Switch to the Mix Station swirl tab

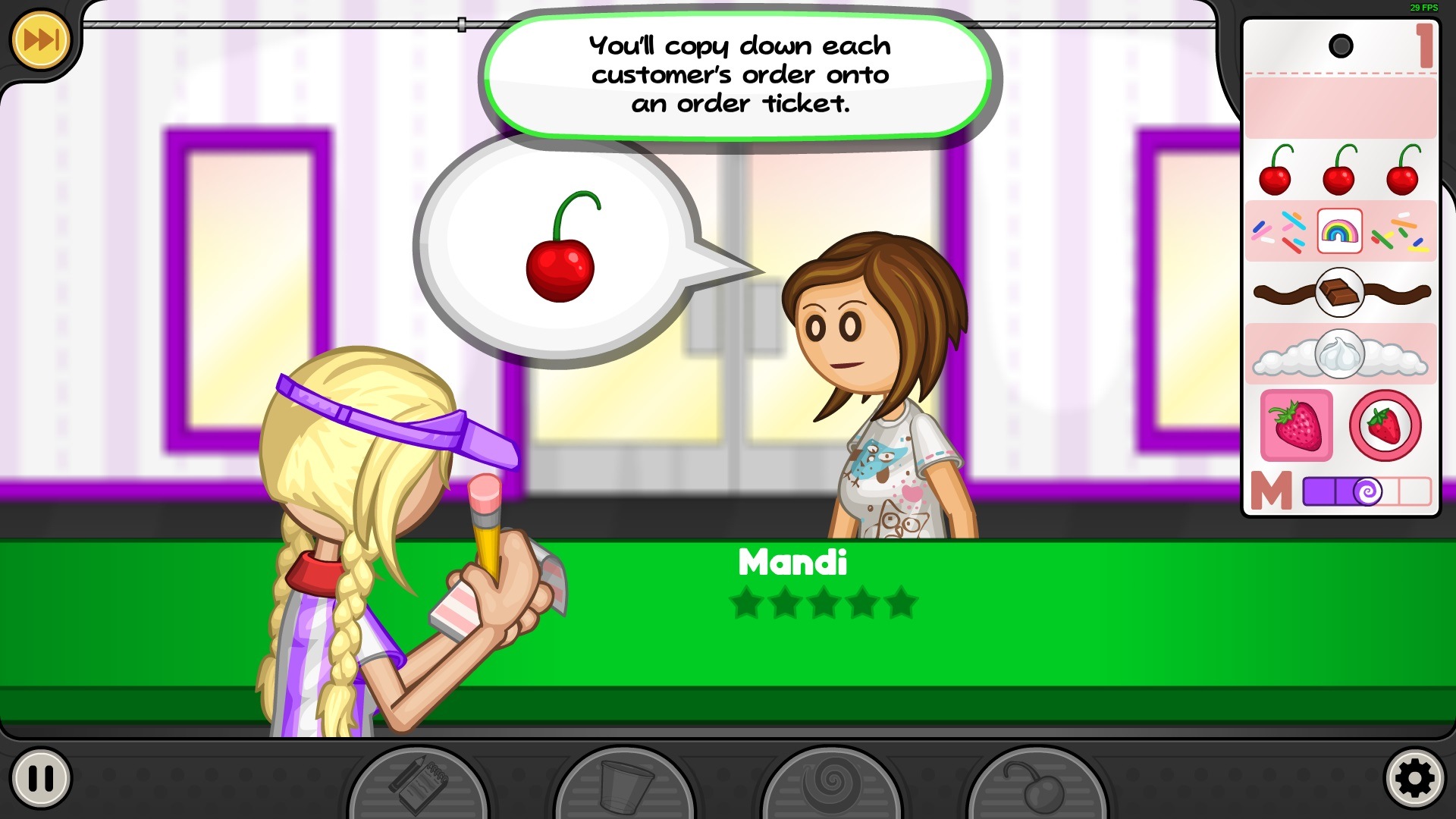830,786
